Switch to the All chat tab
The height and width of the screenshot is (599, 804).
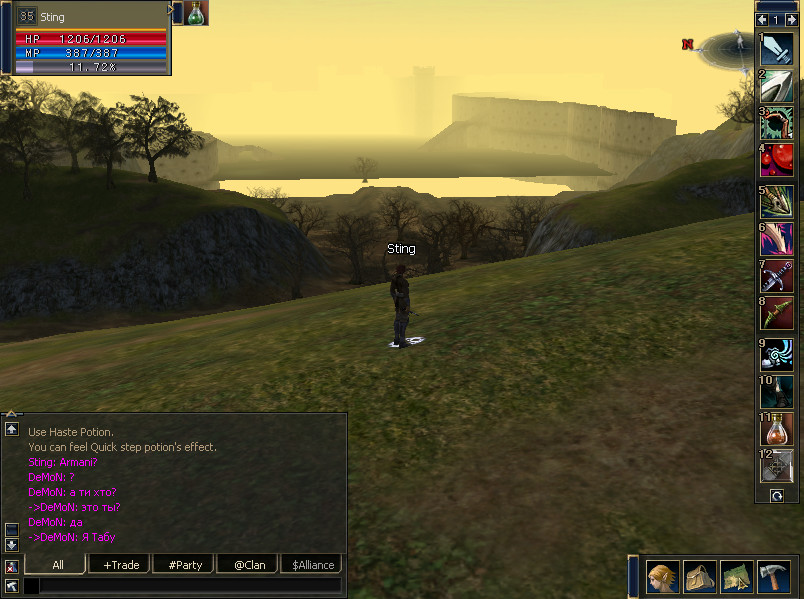click(58, 565)
